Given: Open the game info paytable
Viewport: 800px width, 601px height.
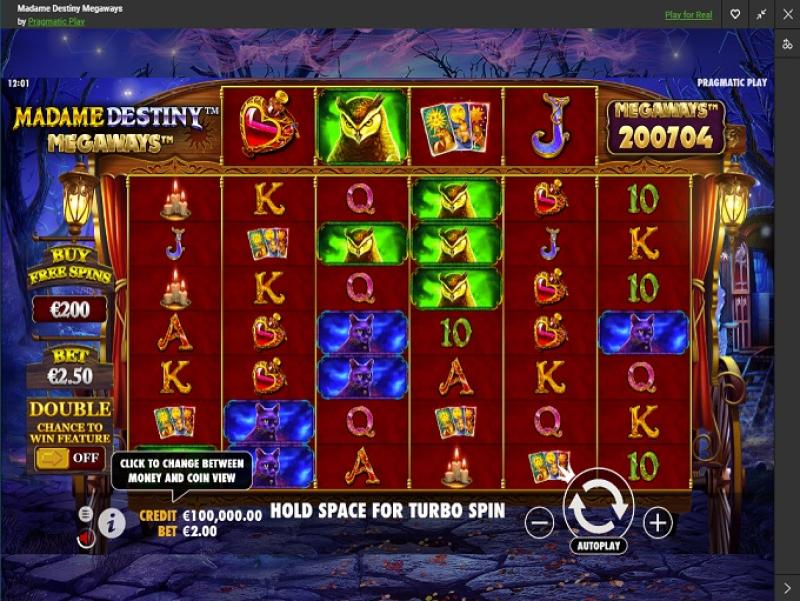Looking at the screenshot, I should point(111,522).
